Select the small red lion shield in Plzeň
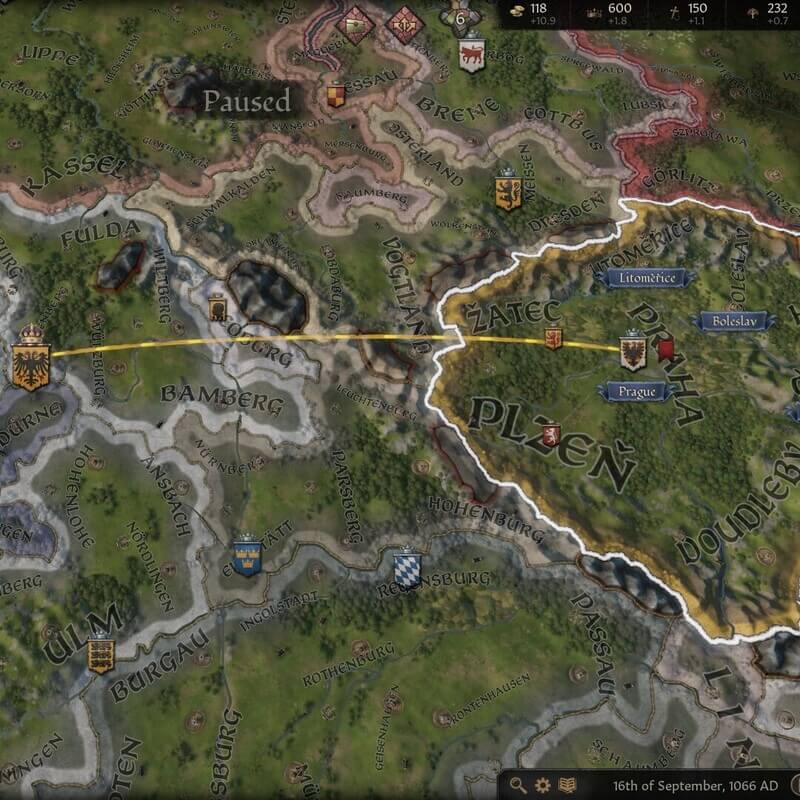This screenshot has height=800, width=800. tap(549, 433)
